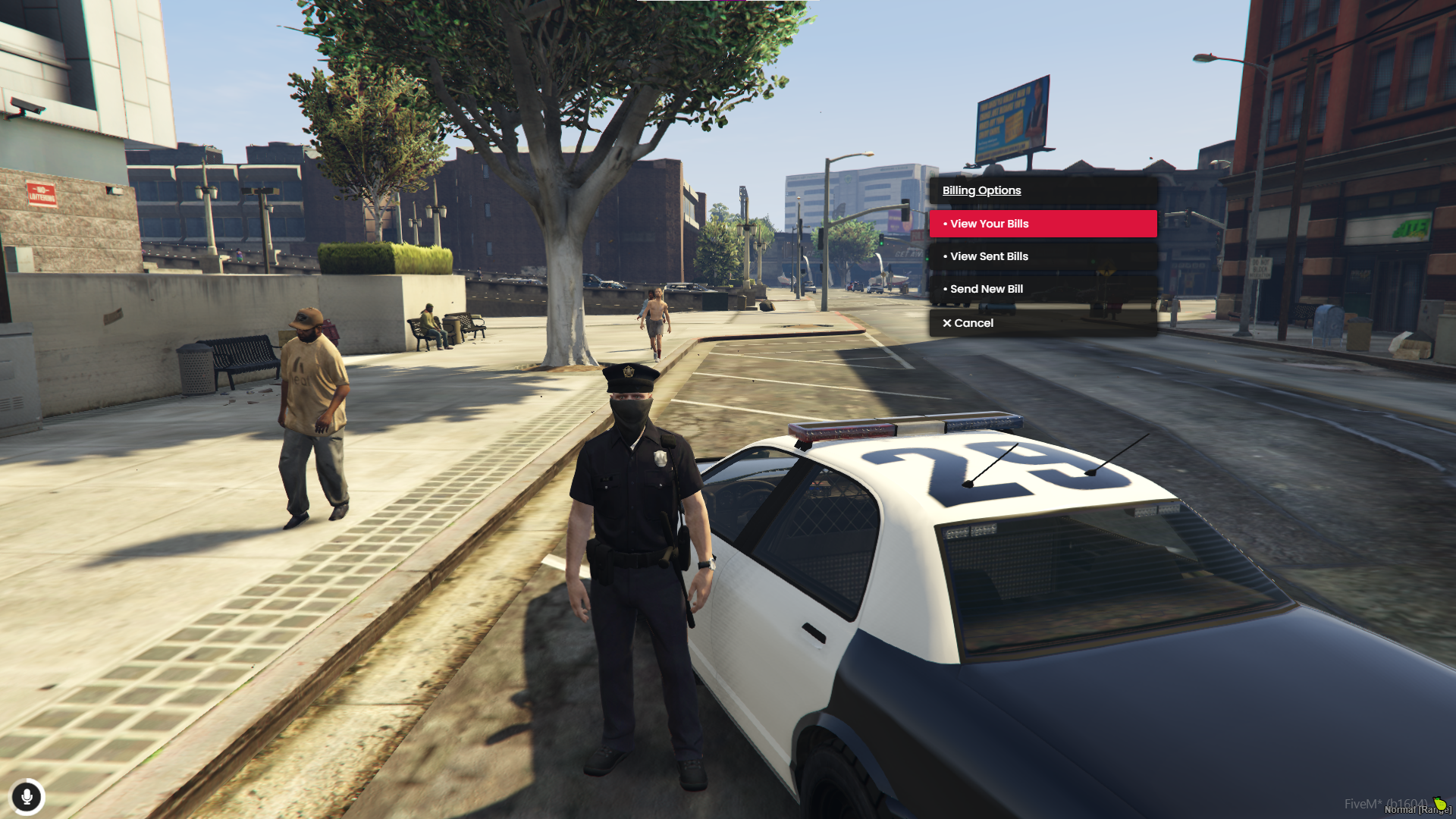
Task: Open View Sent Bills
Action: [1042, 256]
